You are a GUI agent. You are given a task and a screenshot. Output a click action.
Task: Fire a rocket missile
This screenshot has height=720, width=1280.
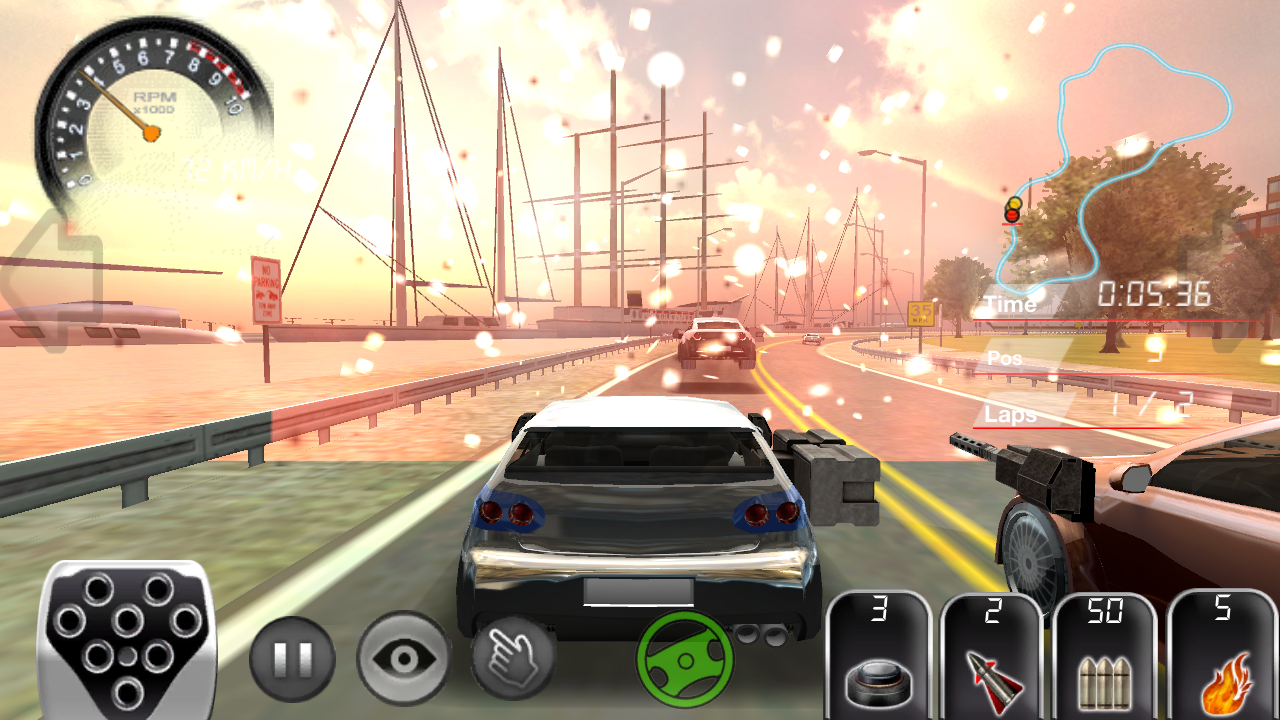pyautogui.click(x=992, y=655)
